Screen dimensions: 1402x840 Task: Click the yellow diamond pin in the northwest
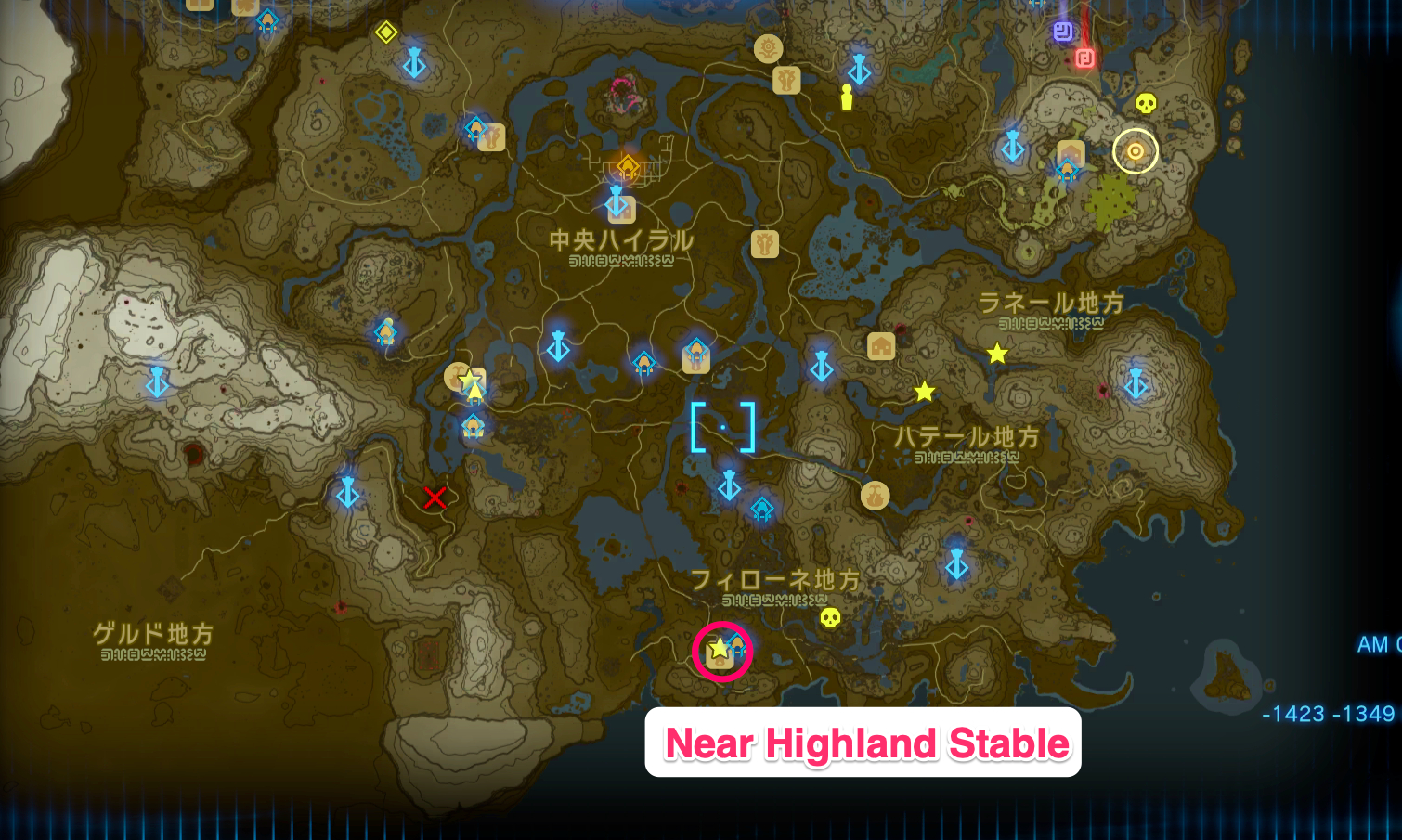coord(387,33)
